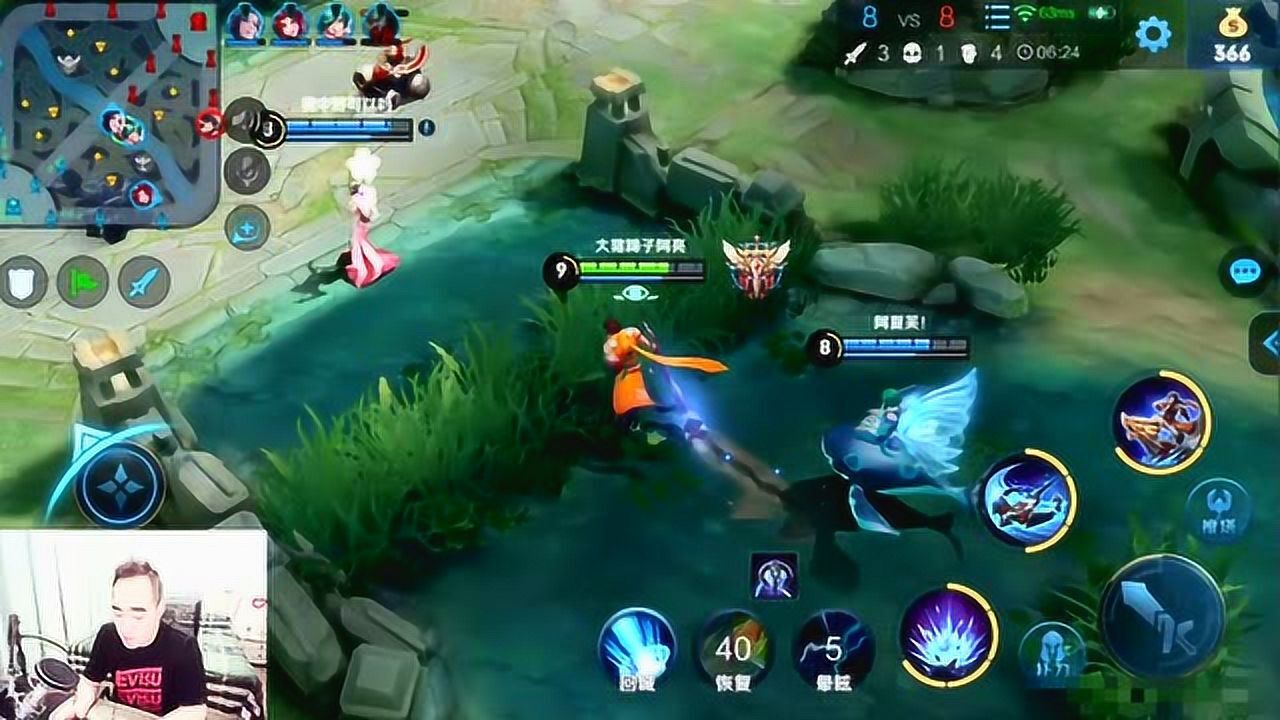1280x720 pixels.
Task: Unleash the ultimate skill icon
Action: (1161, 422)
